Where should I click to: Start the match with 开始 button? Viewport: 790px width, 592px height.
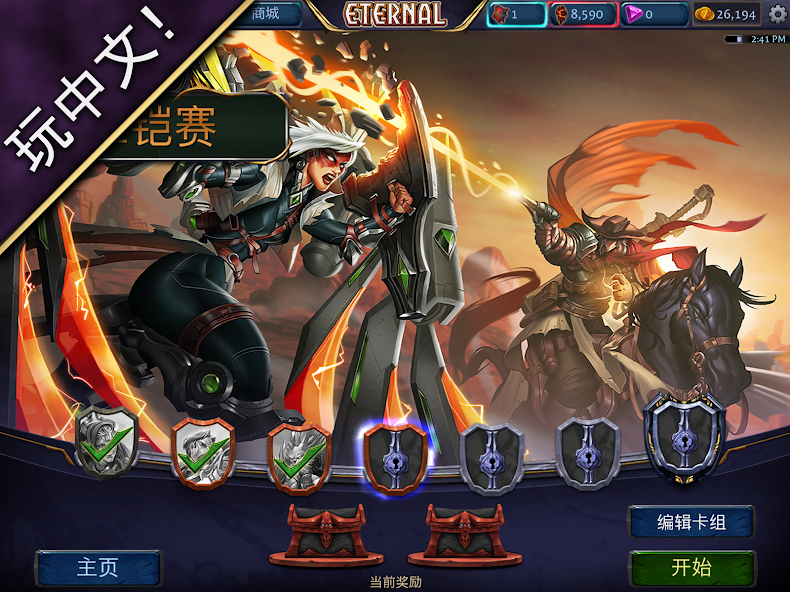[x=691, y=568]
